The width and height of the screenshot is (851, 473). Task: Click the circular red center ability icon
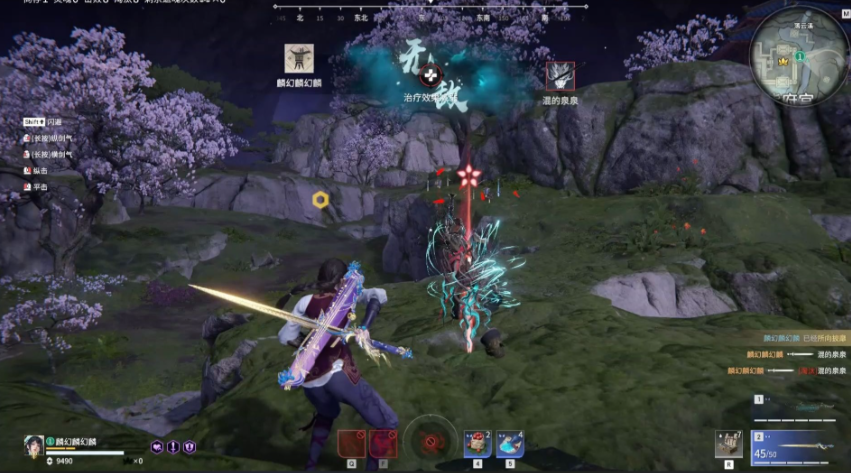(x=431, y=440)
